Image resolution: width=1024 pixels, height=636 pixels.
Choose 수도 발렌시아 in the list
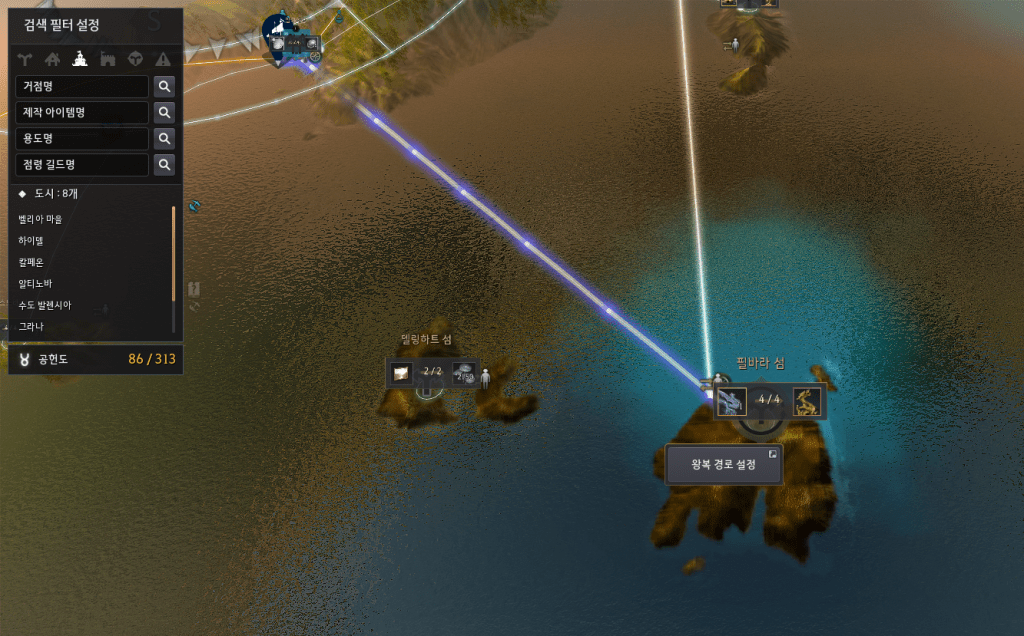[44, 305]
